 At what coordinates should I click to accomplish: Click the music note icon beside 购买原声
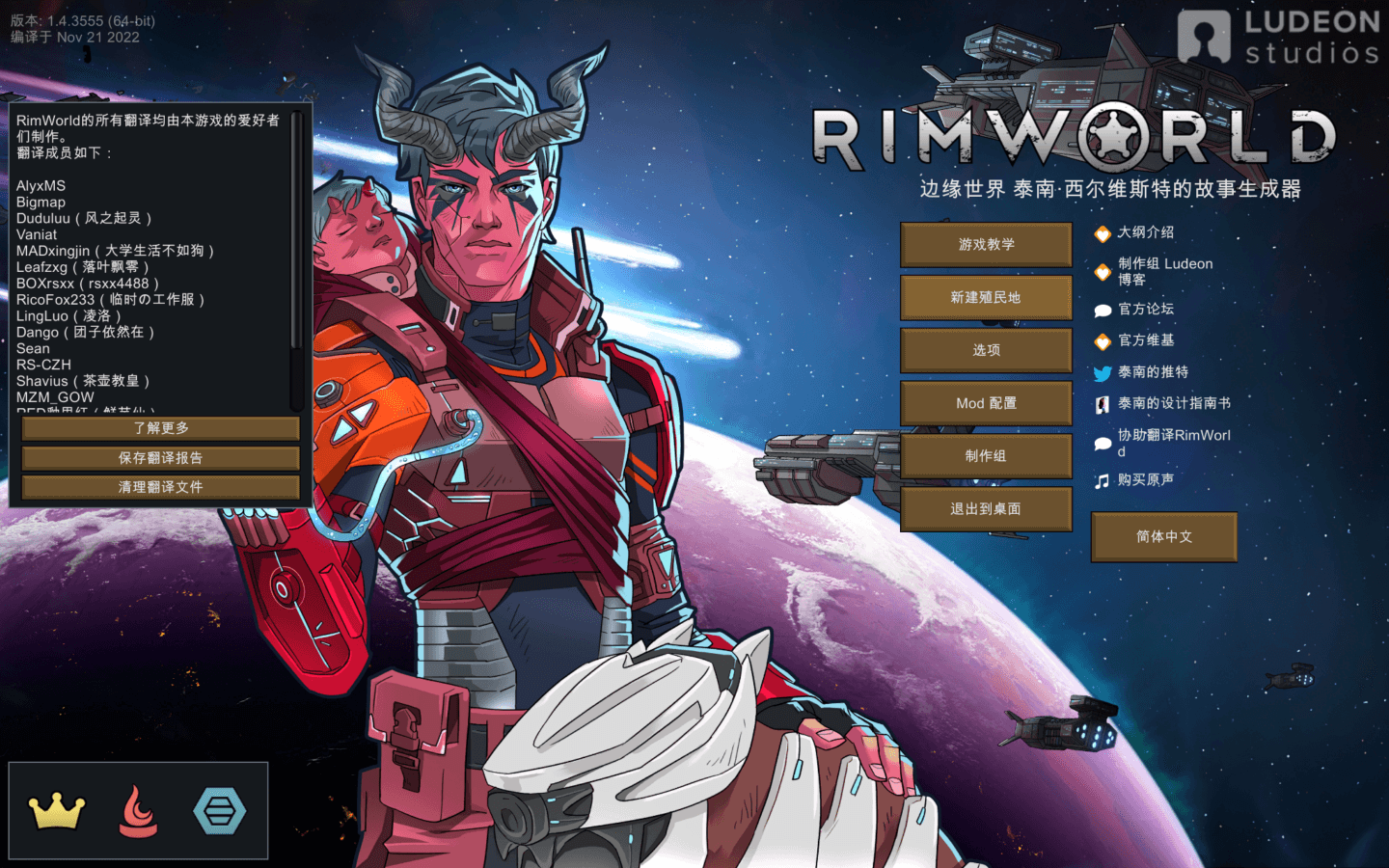(1103, 479)
